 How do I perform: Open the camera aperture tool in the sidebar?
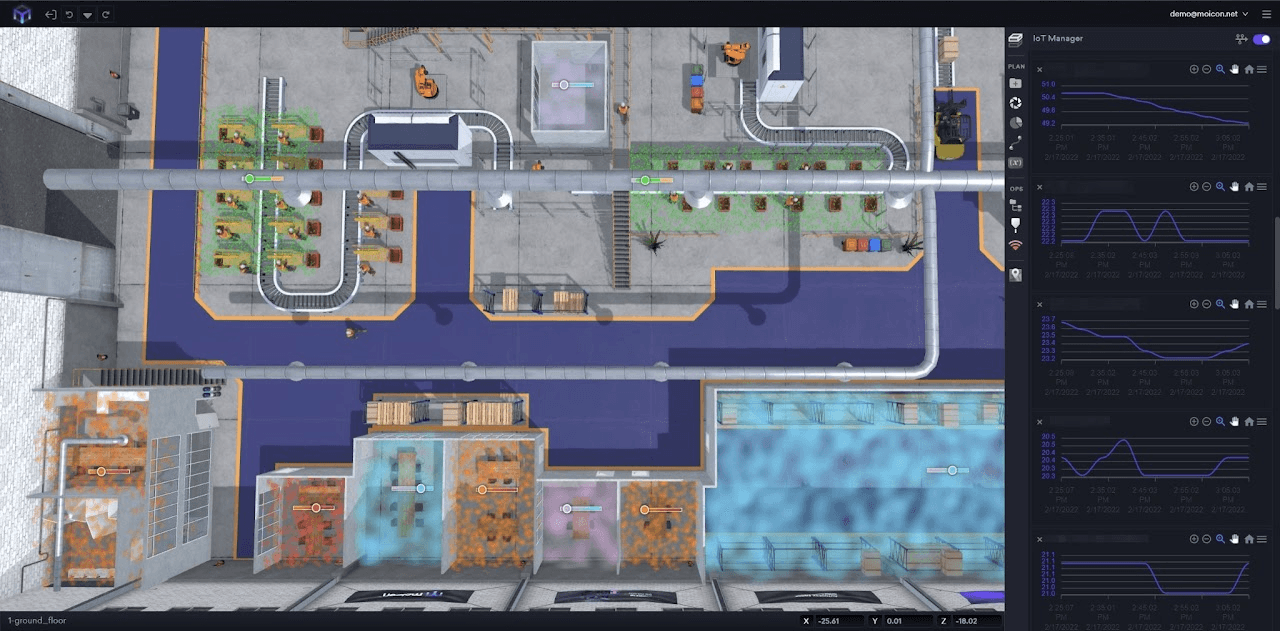point(1016,103)
